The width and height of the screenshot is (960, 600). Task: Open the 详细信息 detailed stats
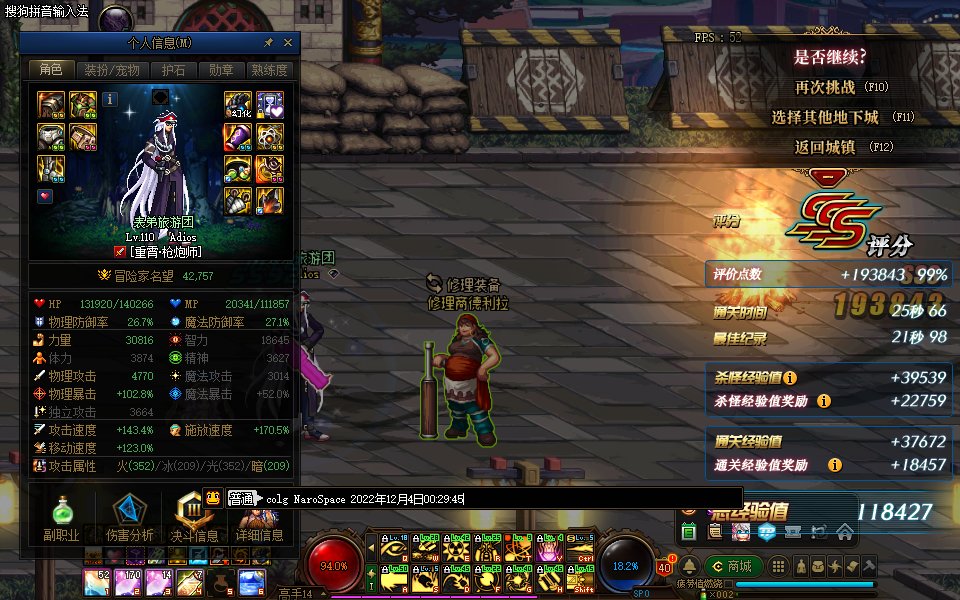click(x=260, y=518)
